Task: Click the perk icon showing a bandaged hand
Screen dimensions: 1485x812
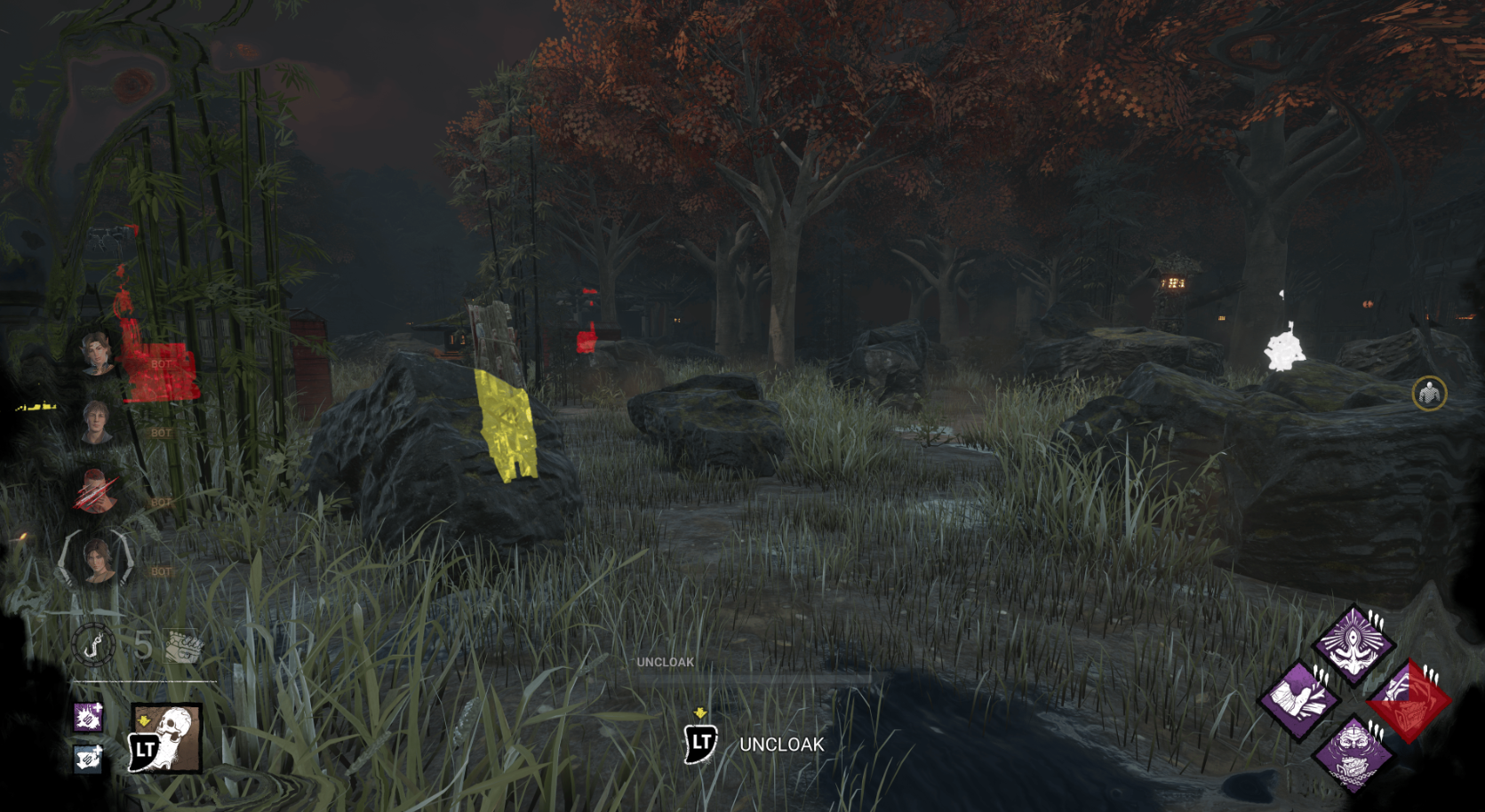Action: (x=1303, y=700)
